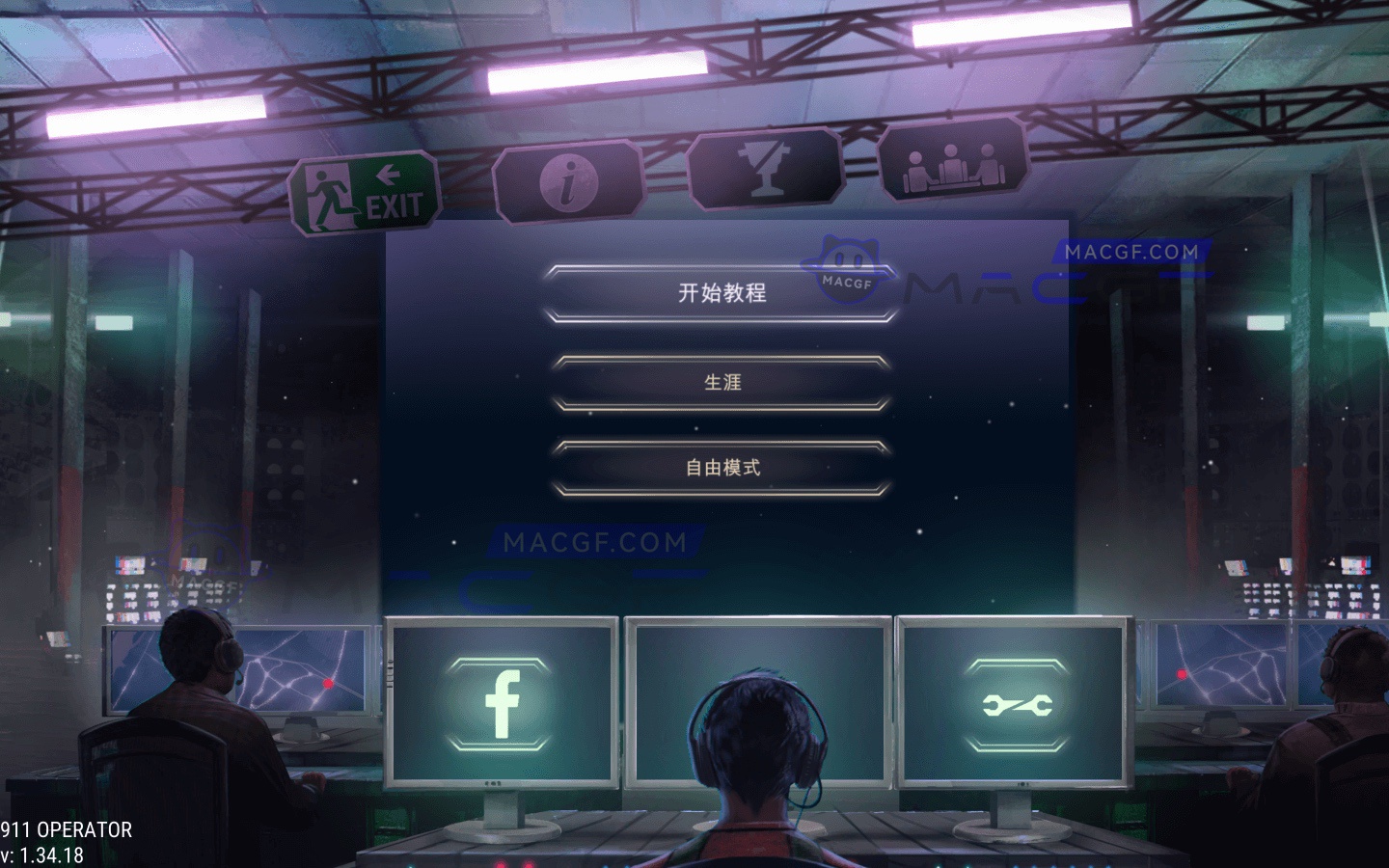Begin career mode via the 生涯 button
The image size is (1389, 868).
coord(723,382)
